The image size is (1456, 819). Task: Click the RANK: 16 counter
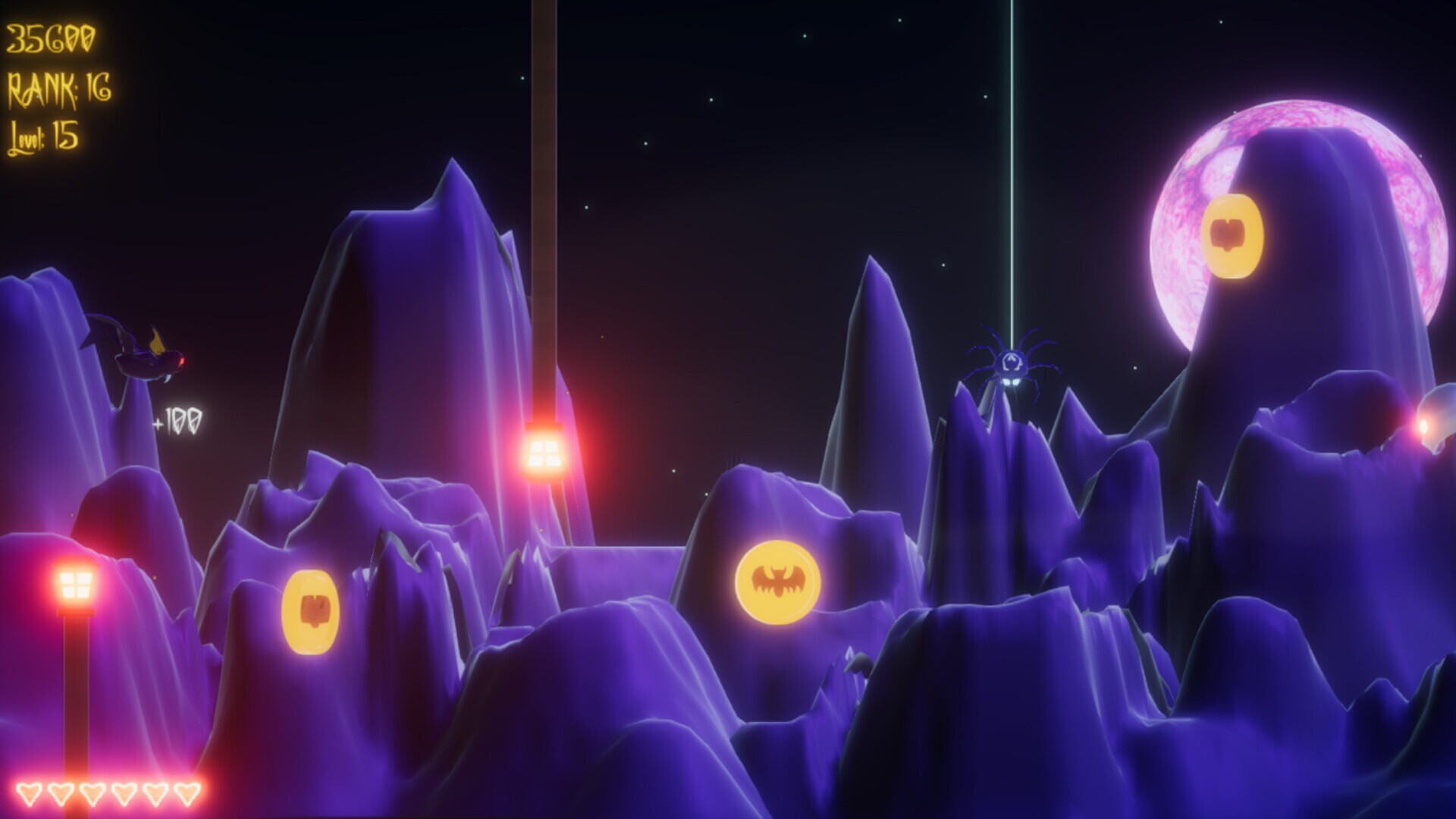pyautogui.click(x=59, y=86)
